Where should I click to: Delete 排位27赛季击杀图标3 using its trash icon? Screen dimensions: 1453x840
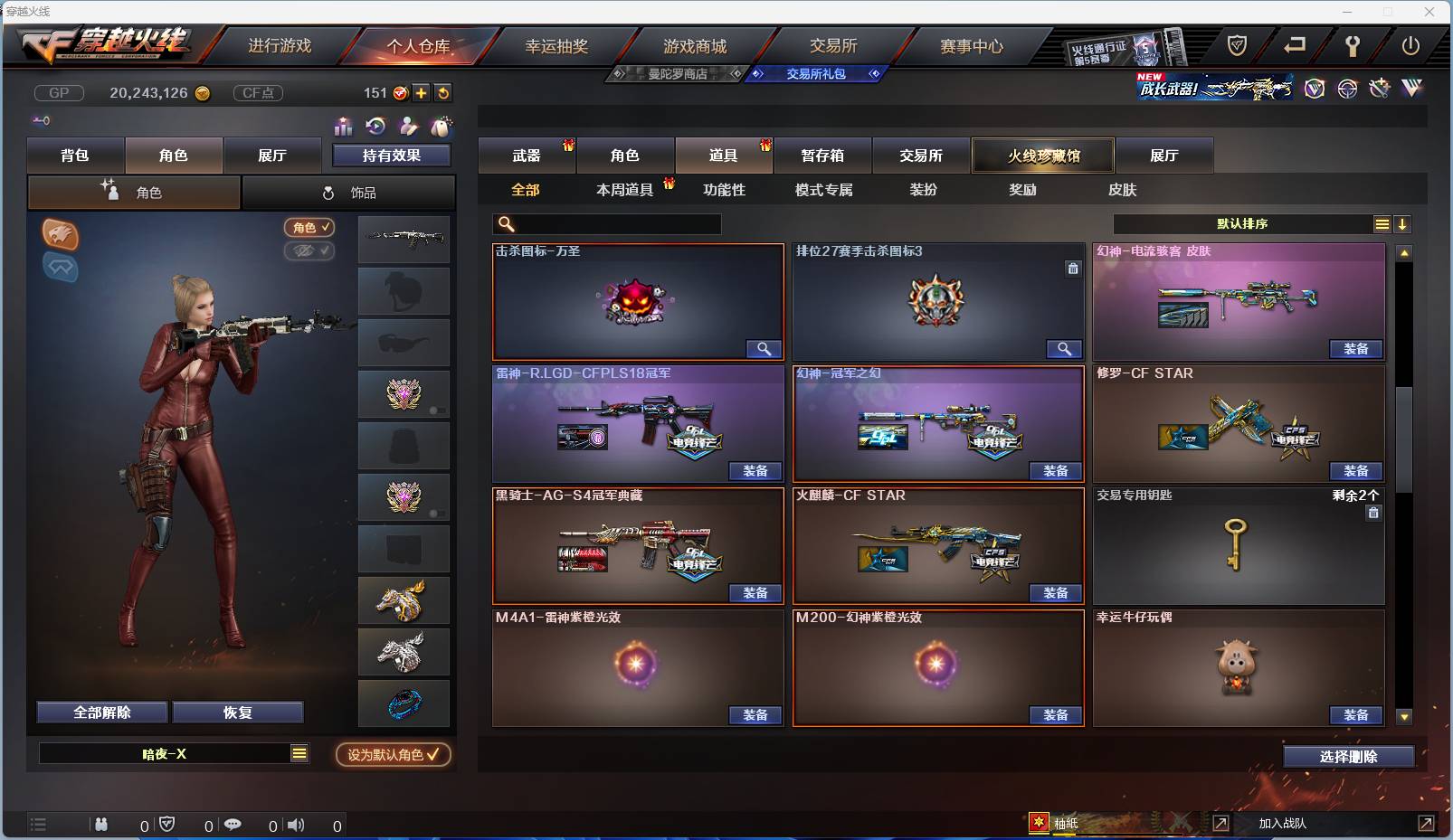(x=1073, y=269)
